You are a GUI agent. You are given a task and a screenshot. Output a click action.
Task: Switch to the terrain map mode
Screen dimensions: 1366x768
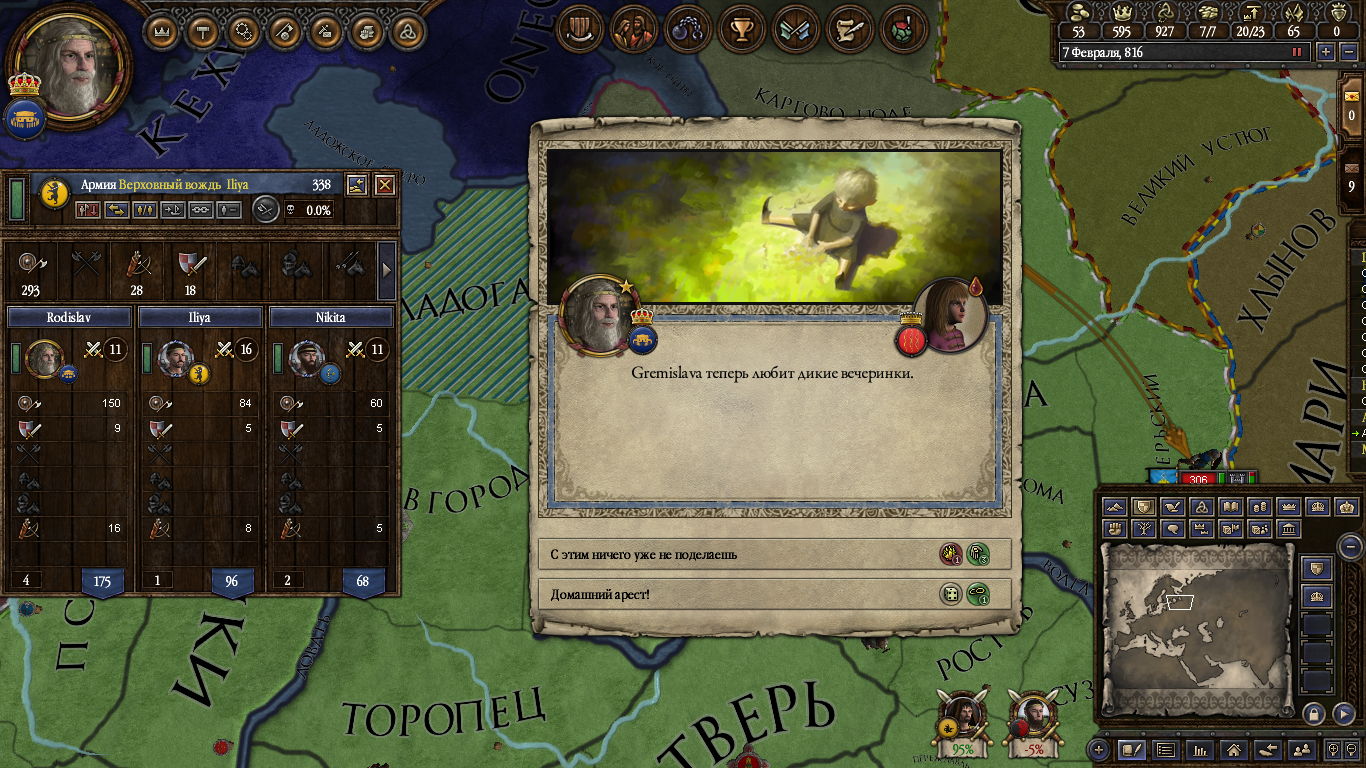point(1115,508)
